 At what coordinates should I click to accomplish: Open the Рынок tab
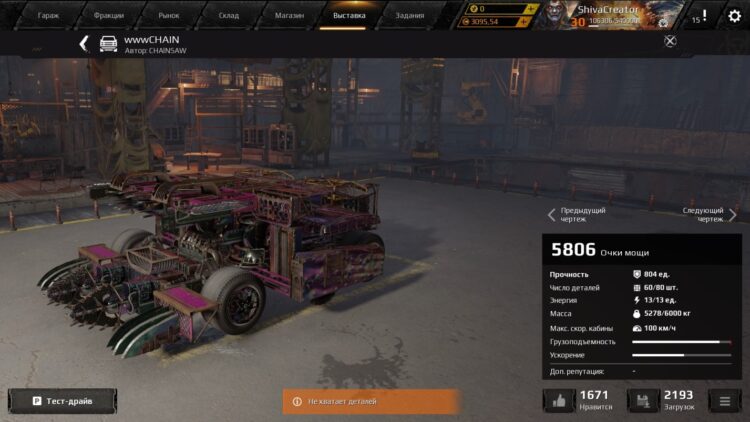(169, 15)
